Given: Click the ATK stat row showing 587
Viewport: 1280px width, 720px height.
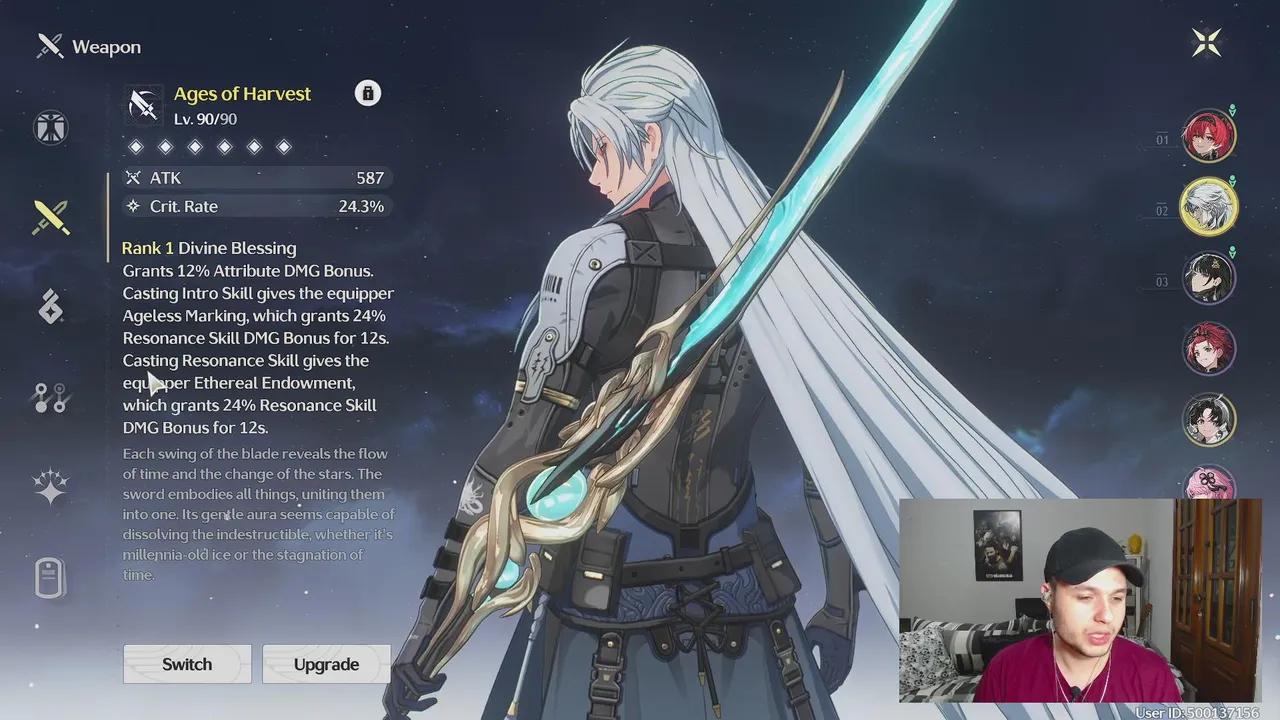Looking at the screenshot, I should point(256,177).
